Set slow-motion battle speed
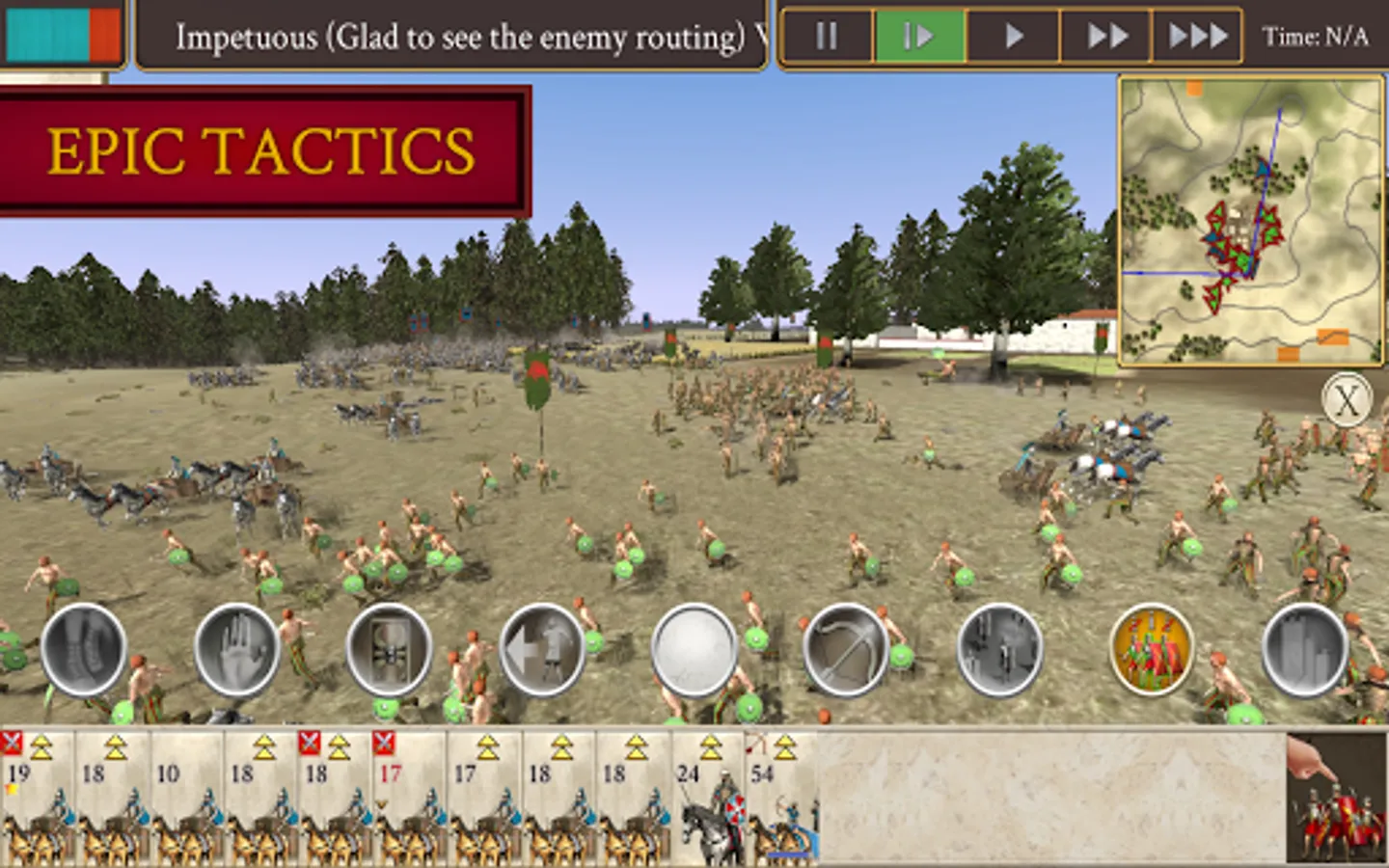 [x=919, y=37]
